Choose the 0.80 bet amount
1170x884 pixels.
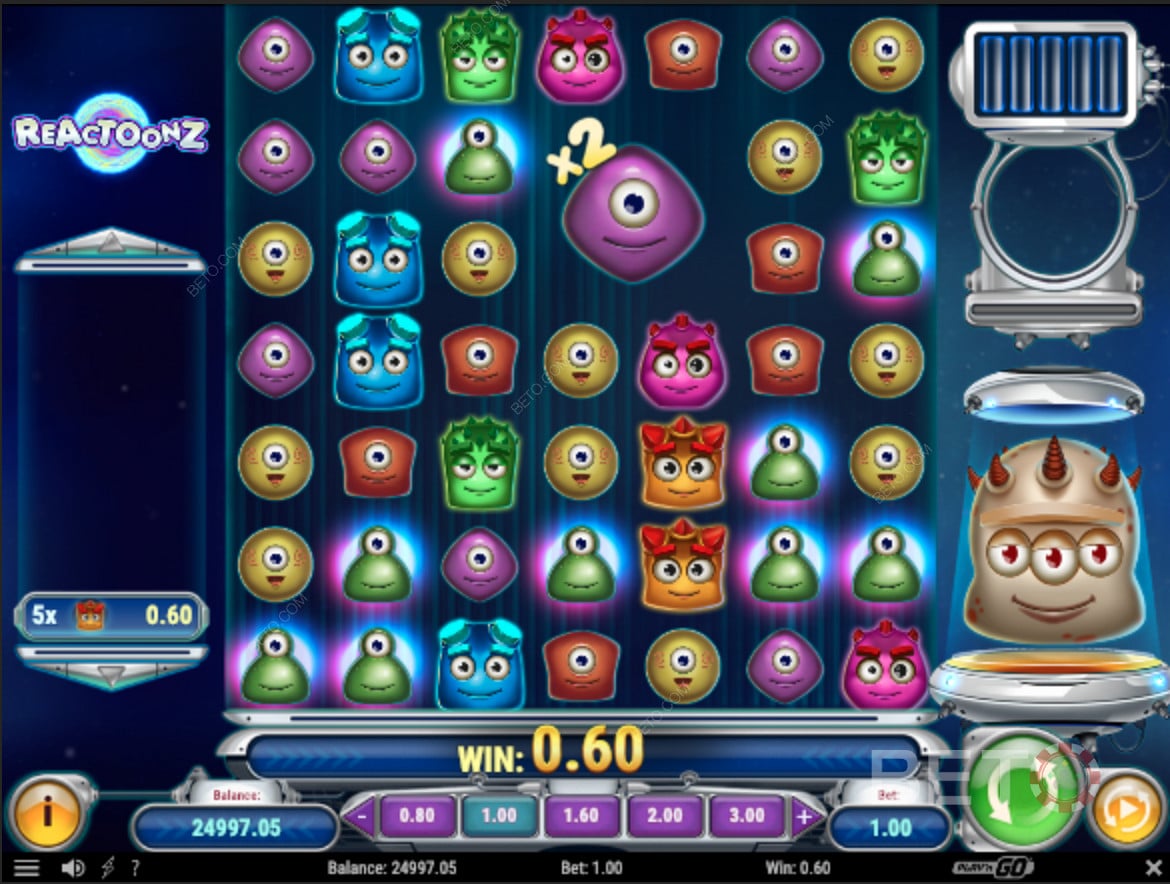tap(416, 815)
